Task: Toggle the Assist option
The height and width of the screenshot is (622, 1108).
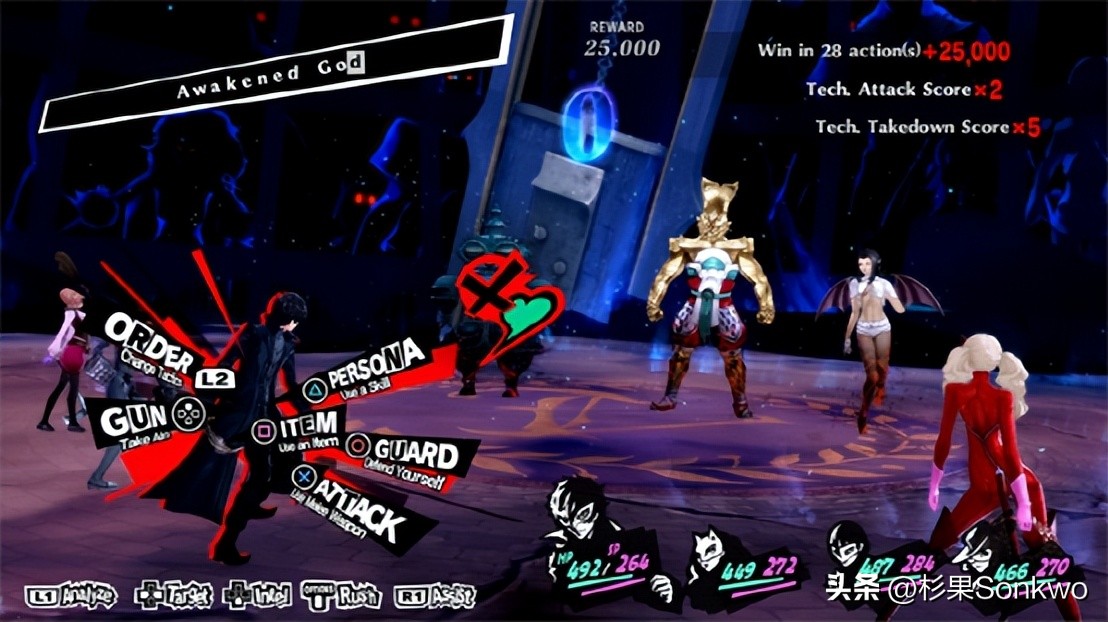Action: tap(436, 596)
